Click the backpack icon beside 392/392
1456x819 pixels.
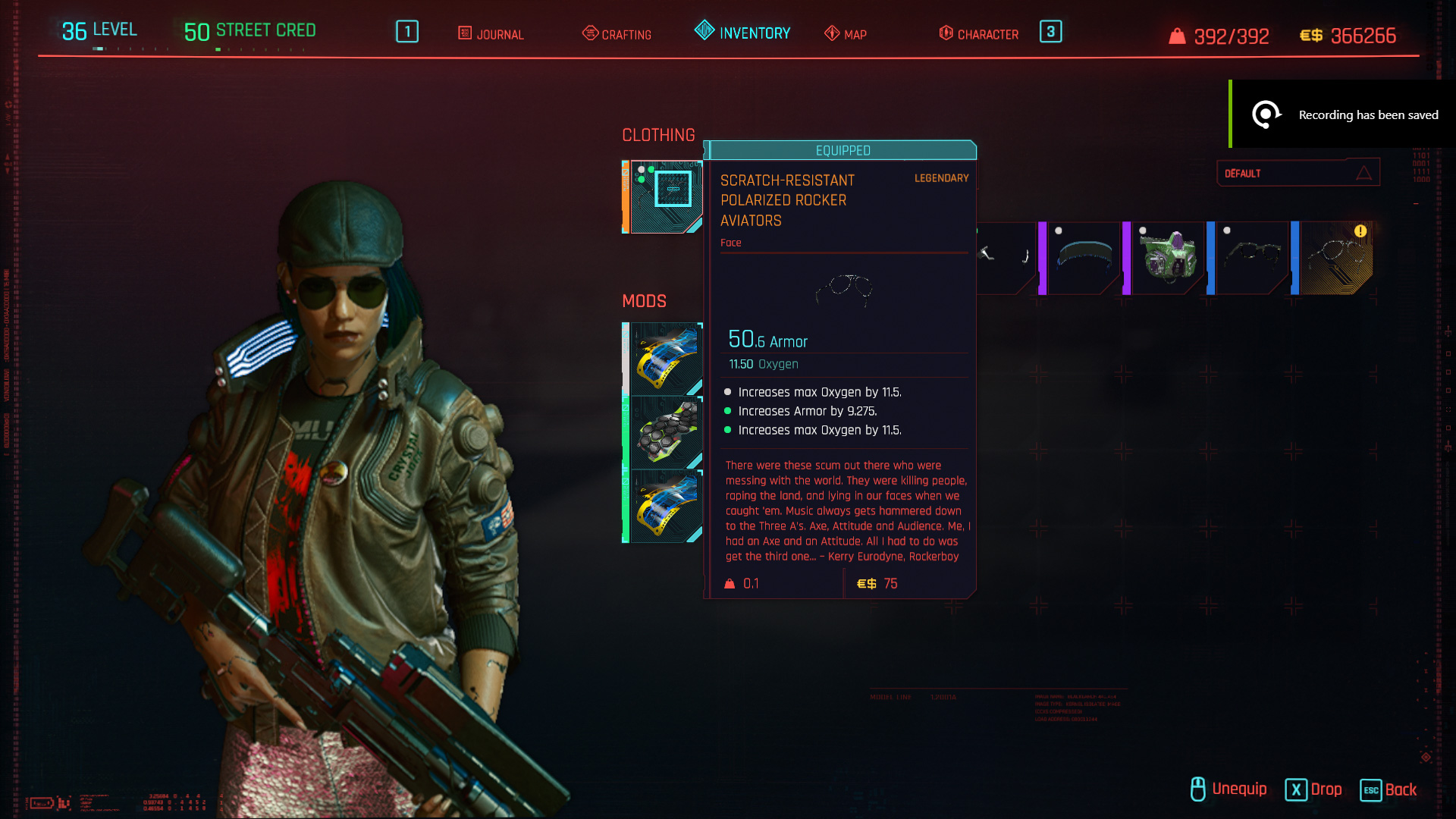click(1176, 35)
